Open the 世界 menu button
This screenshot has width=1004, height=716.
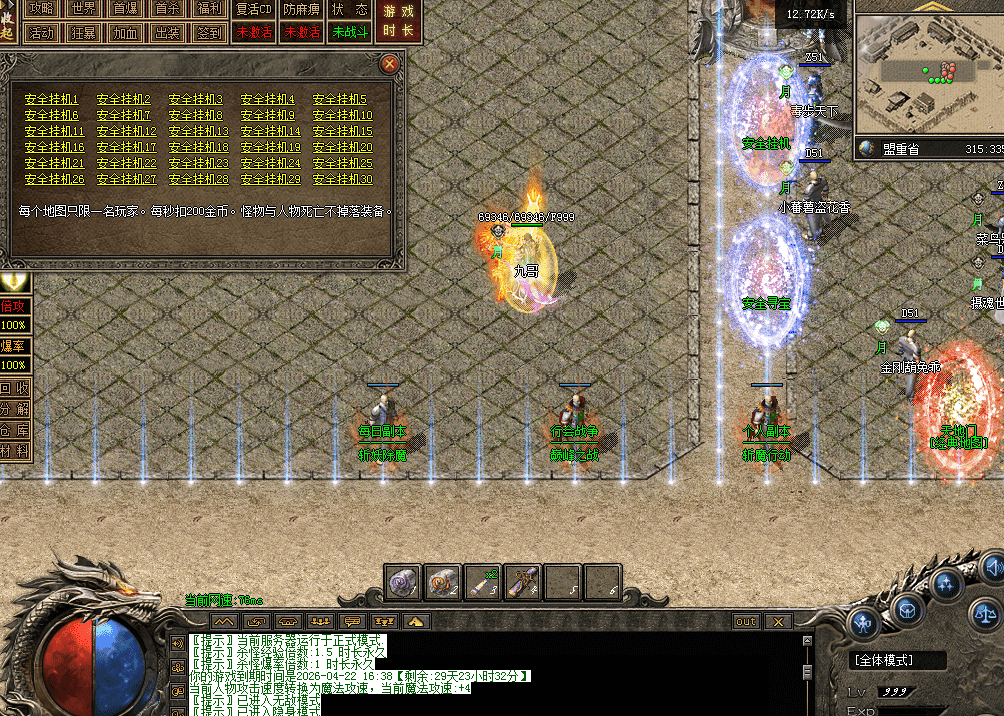[84, 9]
